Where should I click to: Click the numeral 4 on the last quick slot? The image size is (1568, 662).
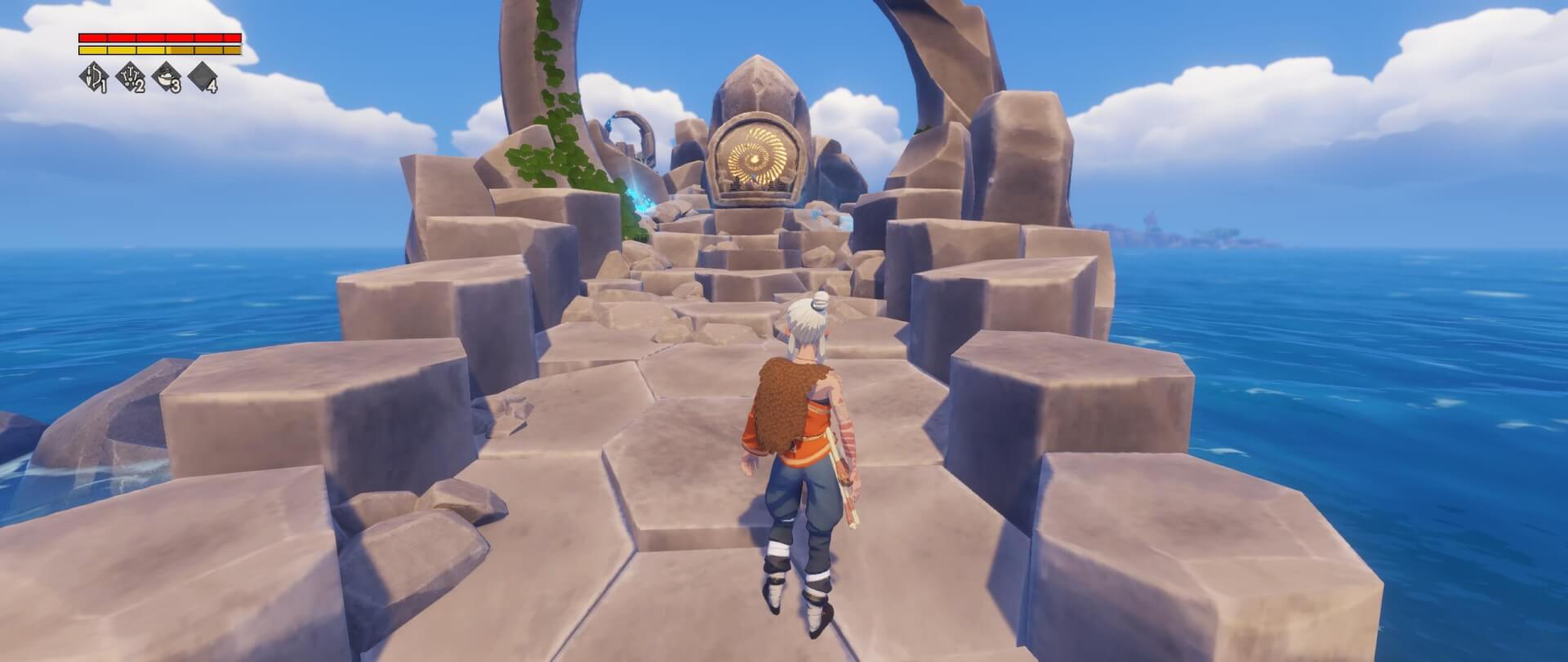[x=213, y=87]
